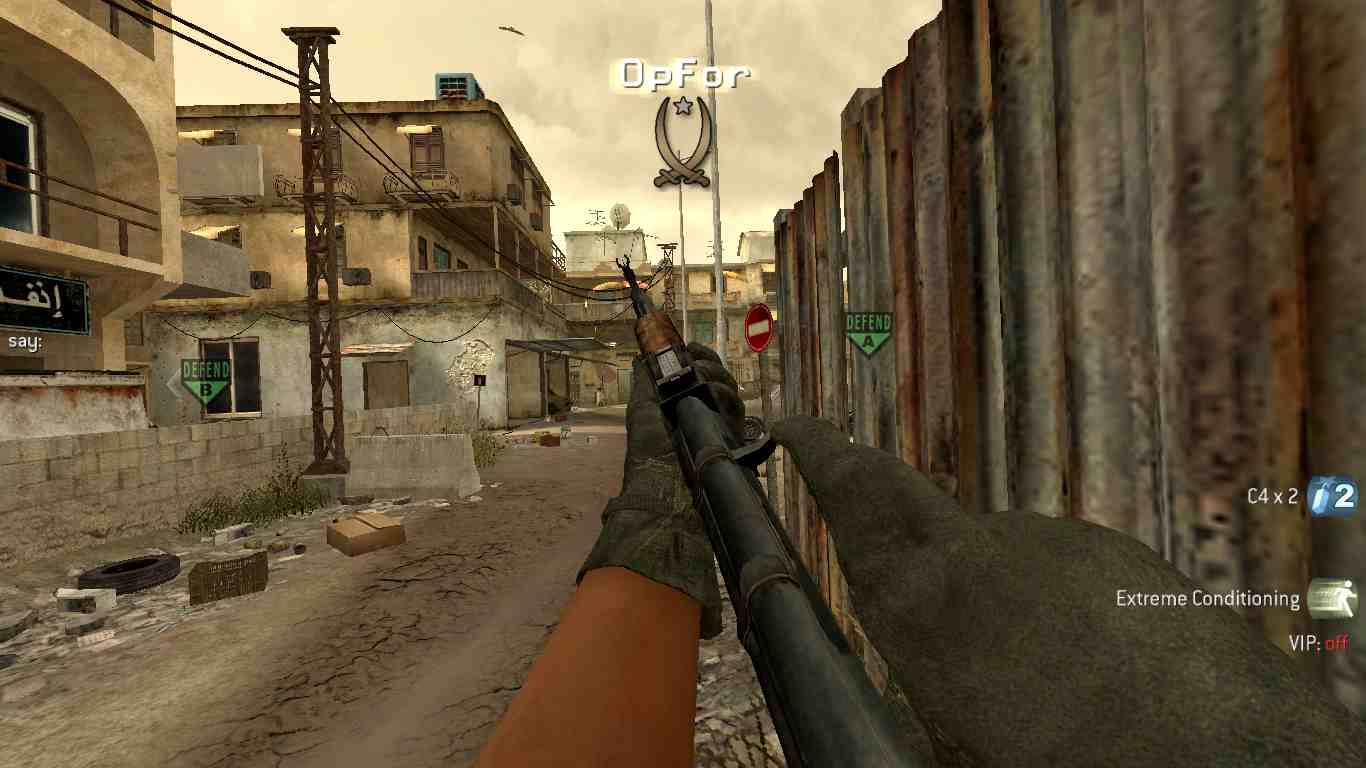
Task: Click the Extreme Conditioning perk icon
Action: [x=1332, y=599]
